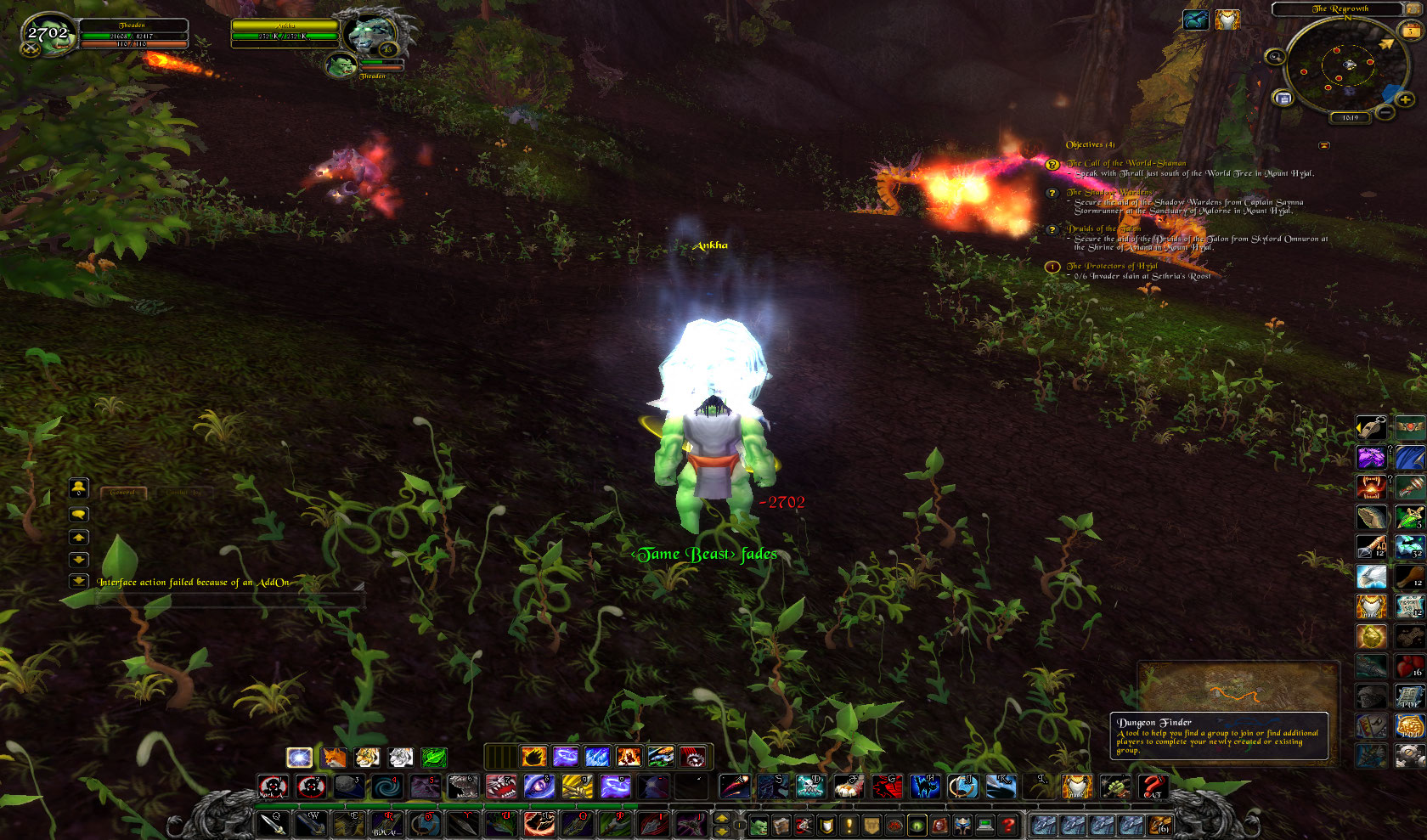
Task: Open the character info orc face button
Action: 759,825
